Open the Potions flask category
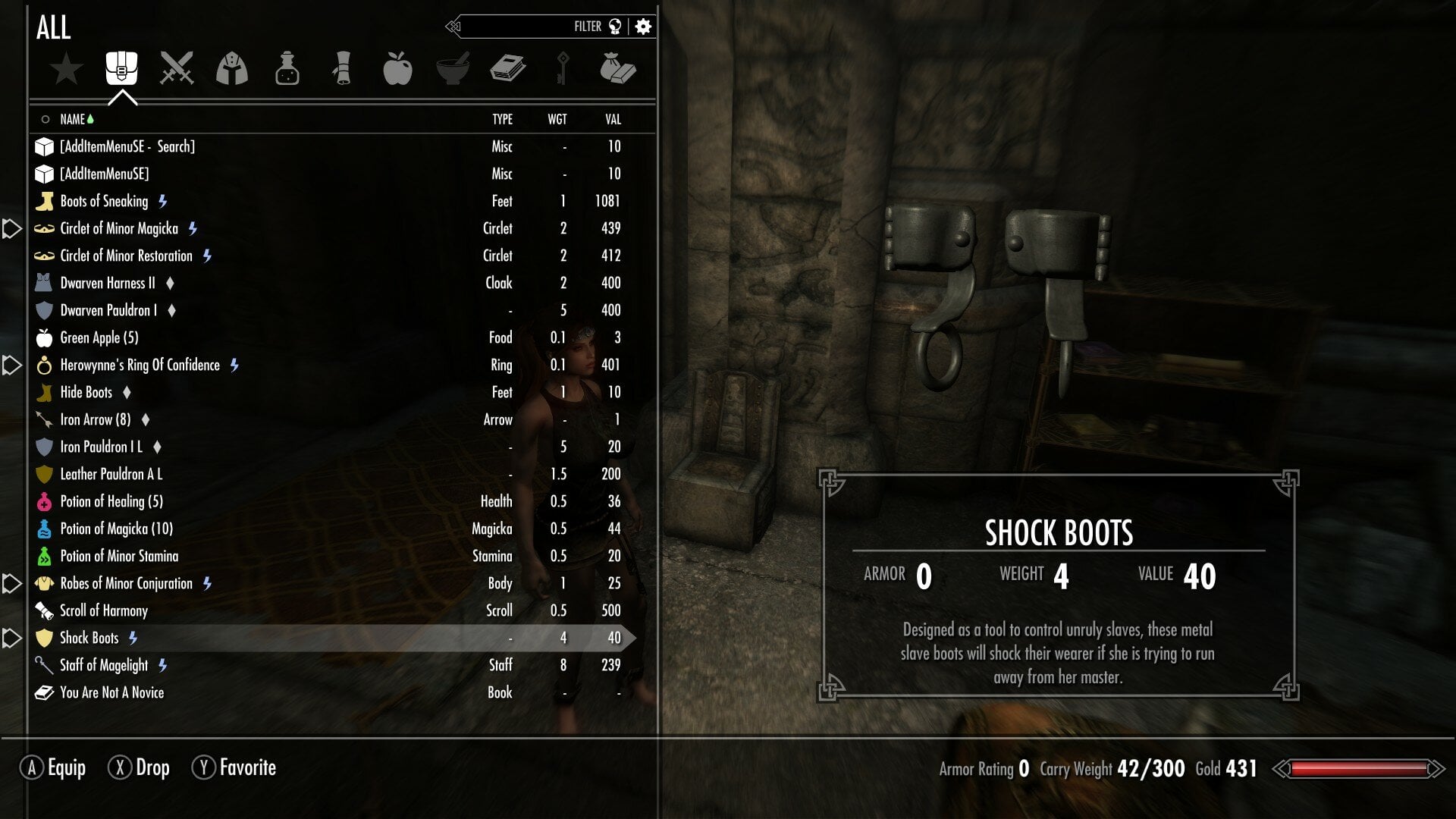Screen dimensions: 1456x819 pyautogui.click(x=287, y=69)
